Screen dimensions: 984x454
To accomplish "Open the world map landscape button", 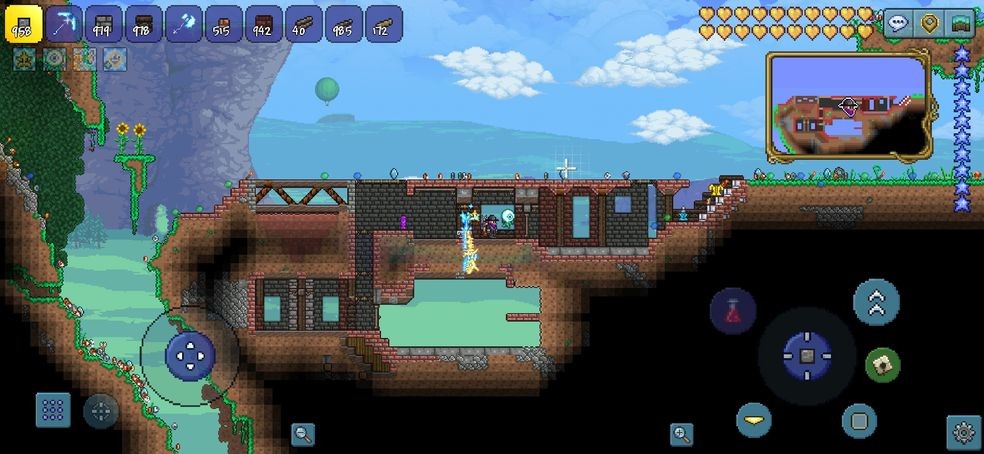I will pyautogui.click(x=961, y=24).
